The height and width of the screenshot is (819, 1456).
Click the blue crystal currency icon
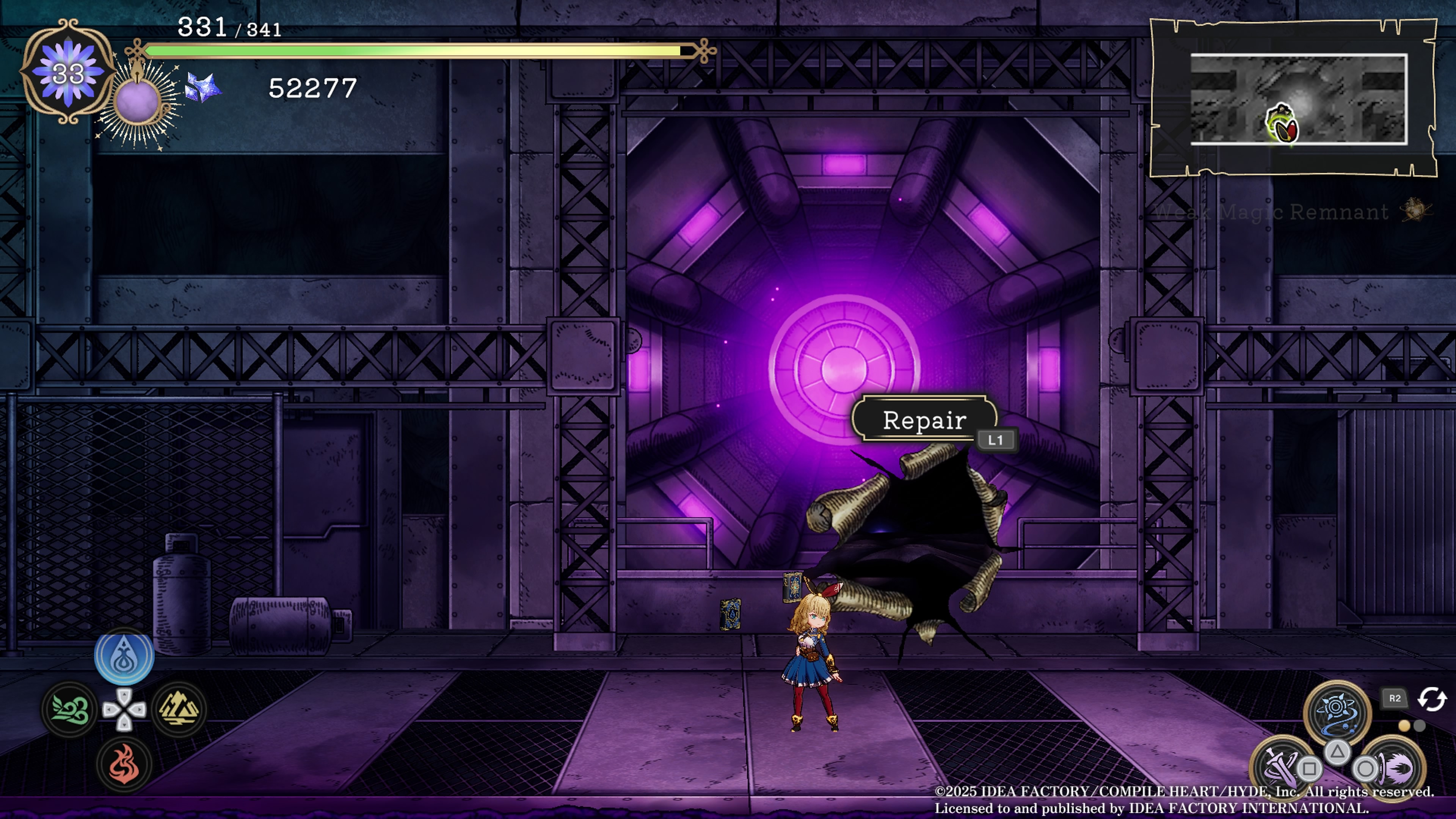(x=202, y=88)
